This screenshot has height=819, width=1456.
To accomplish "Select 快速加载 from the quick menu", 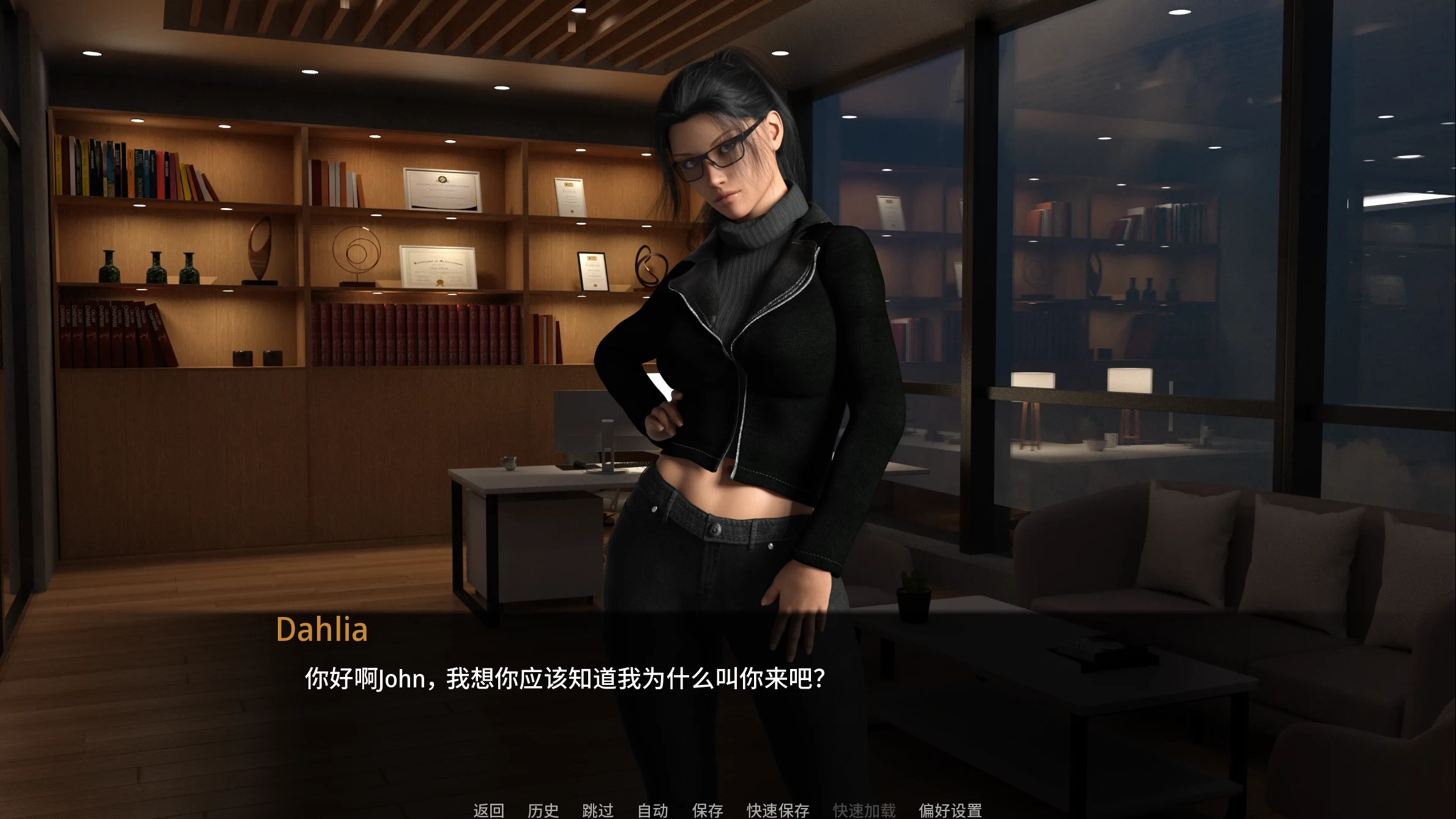I will 864,810.
